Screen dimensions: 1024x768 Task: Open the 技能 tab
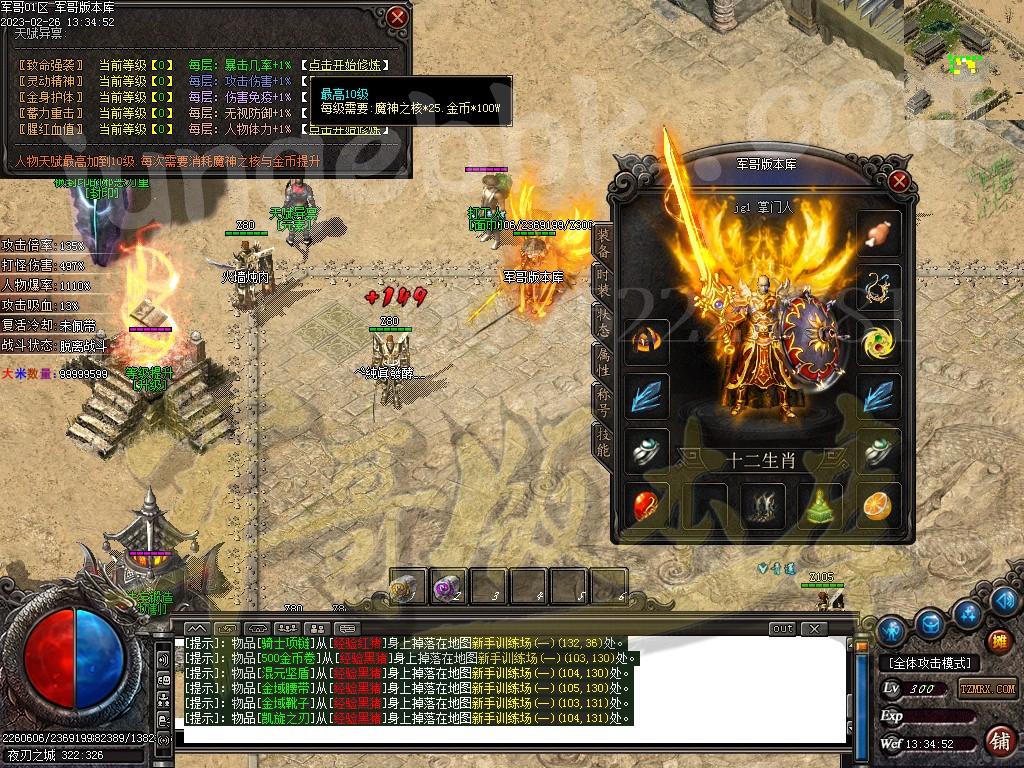point(603,441)
